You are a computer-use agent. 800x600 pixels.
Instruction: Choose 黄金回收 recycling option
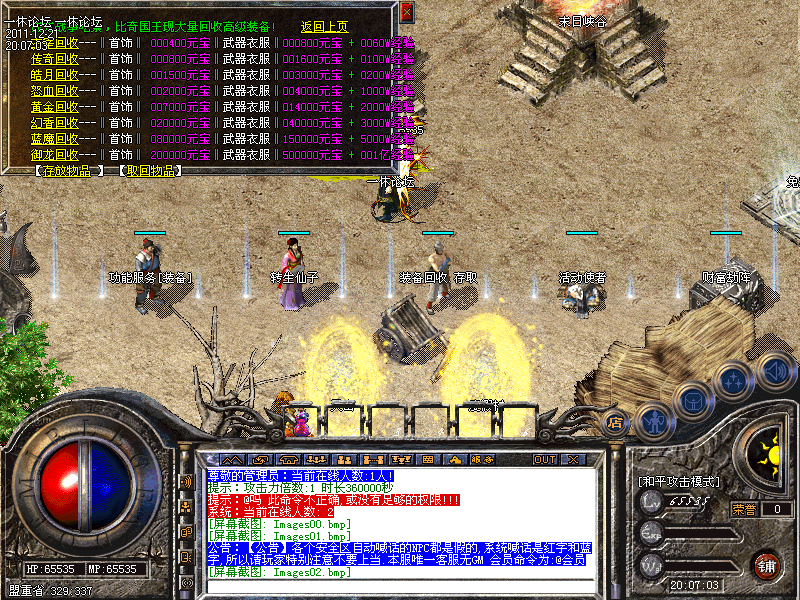point(55,107)
